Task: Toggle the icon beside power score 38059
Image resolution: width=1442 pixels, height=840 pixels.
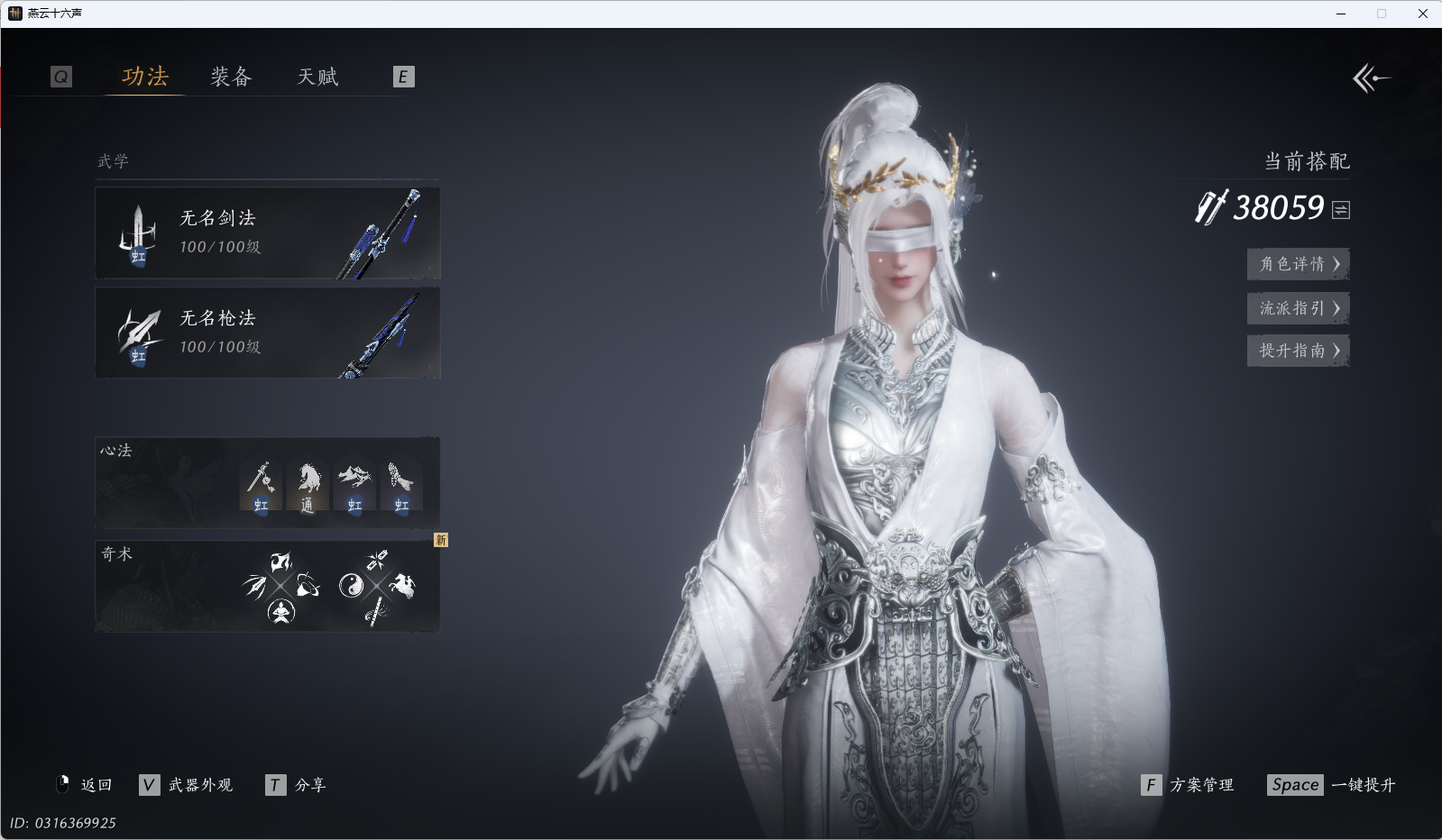Action: pyautogui.click(x=1341, y=210)
